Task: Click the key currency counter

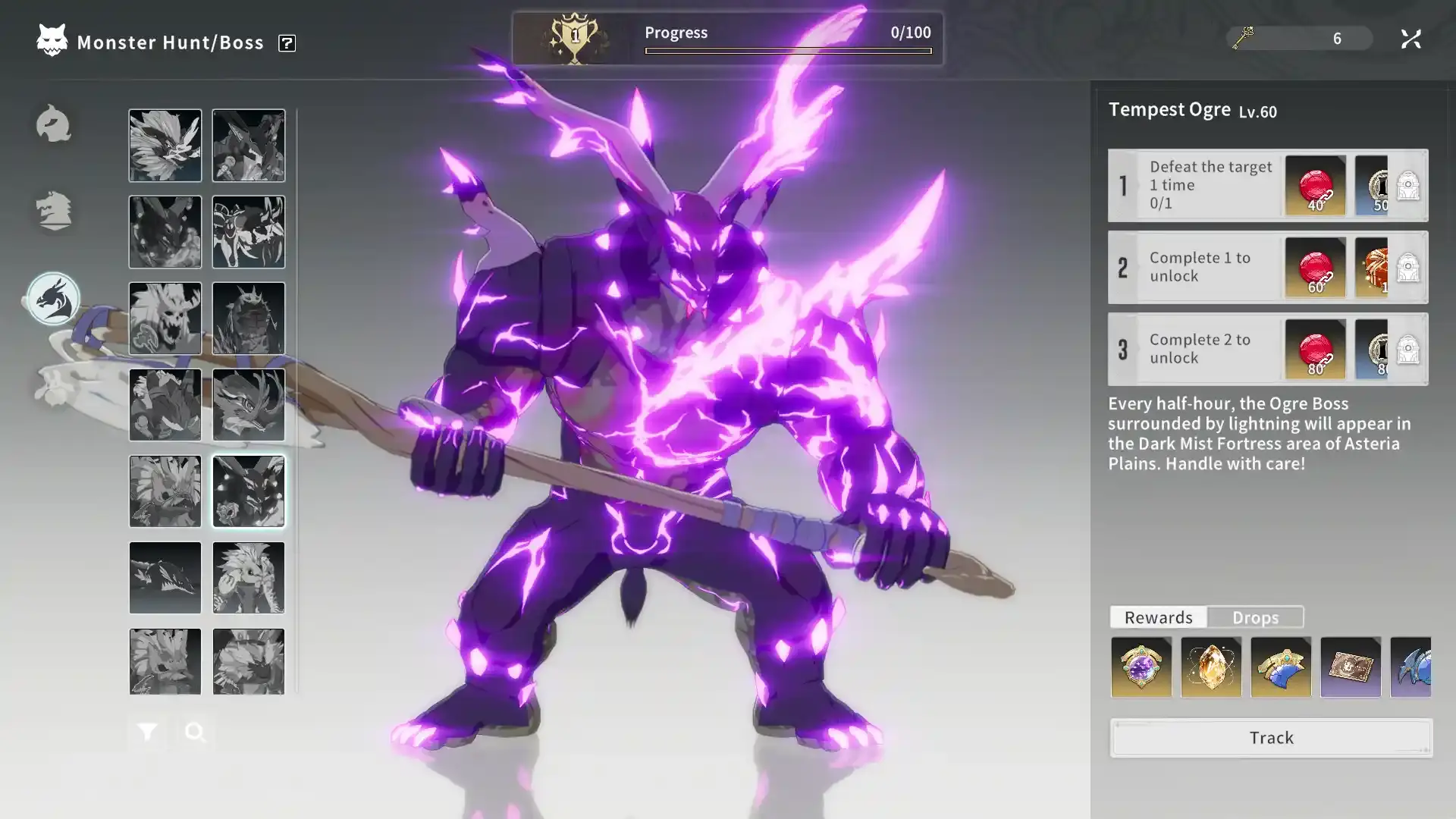Action: [1299, 38]
